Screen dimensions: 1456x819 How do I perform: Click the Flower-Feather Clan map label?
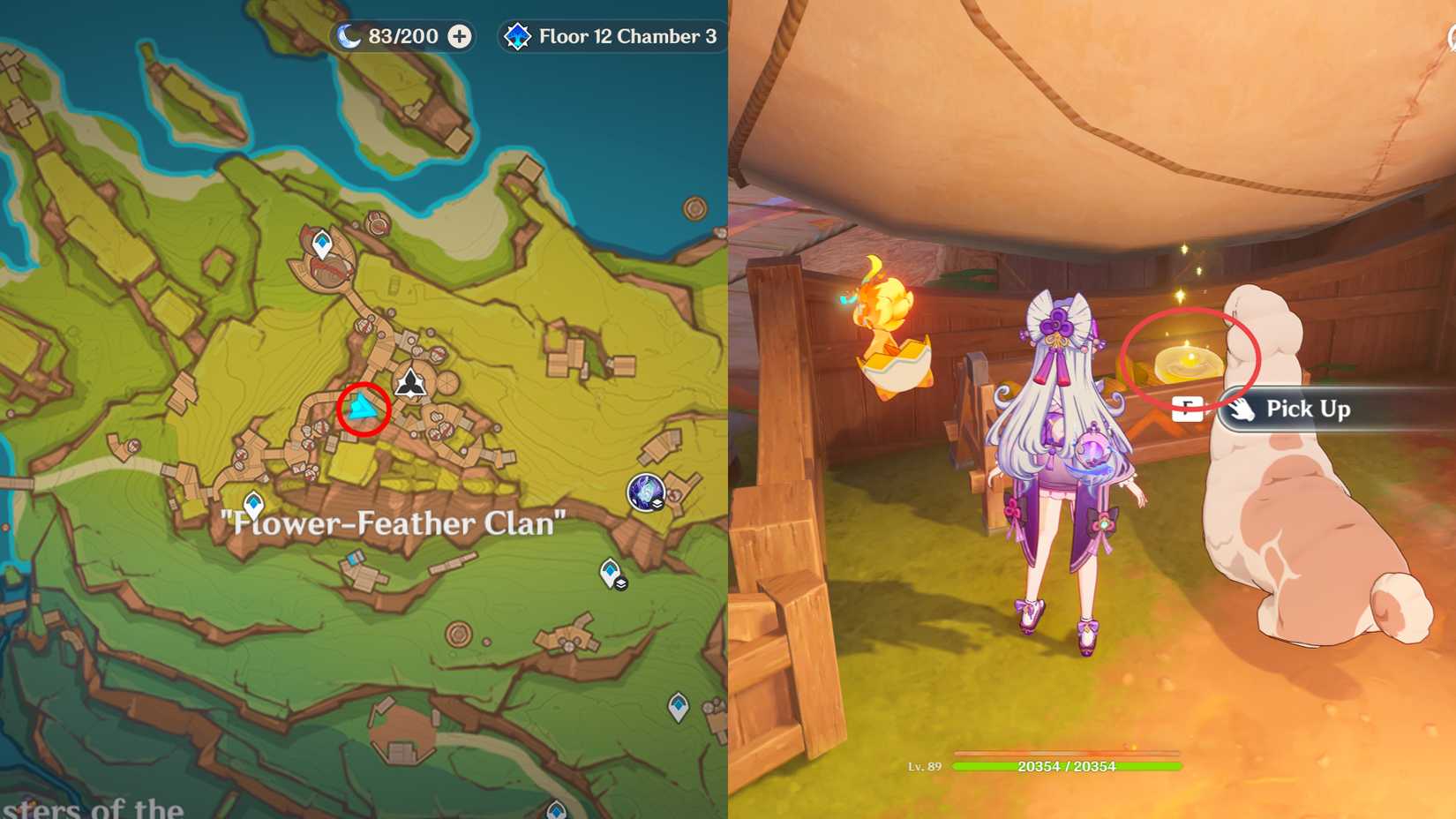[x=395, y=523]
